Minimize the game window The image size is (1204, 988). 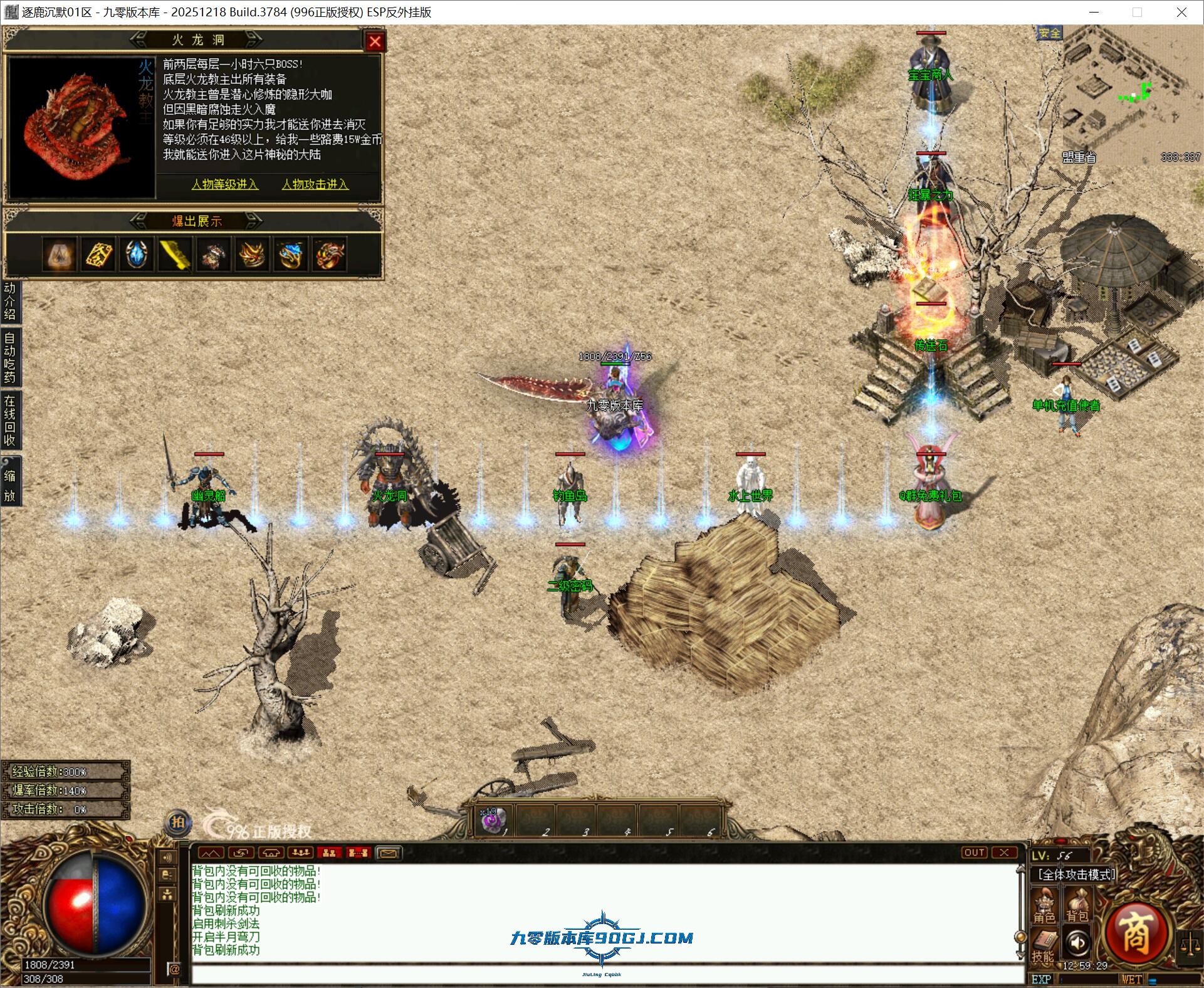[x=1094, y=12]
